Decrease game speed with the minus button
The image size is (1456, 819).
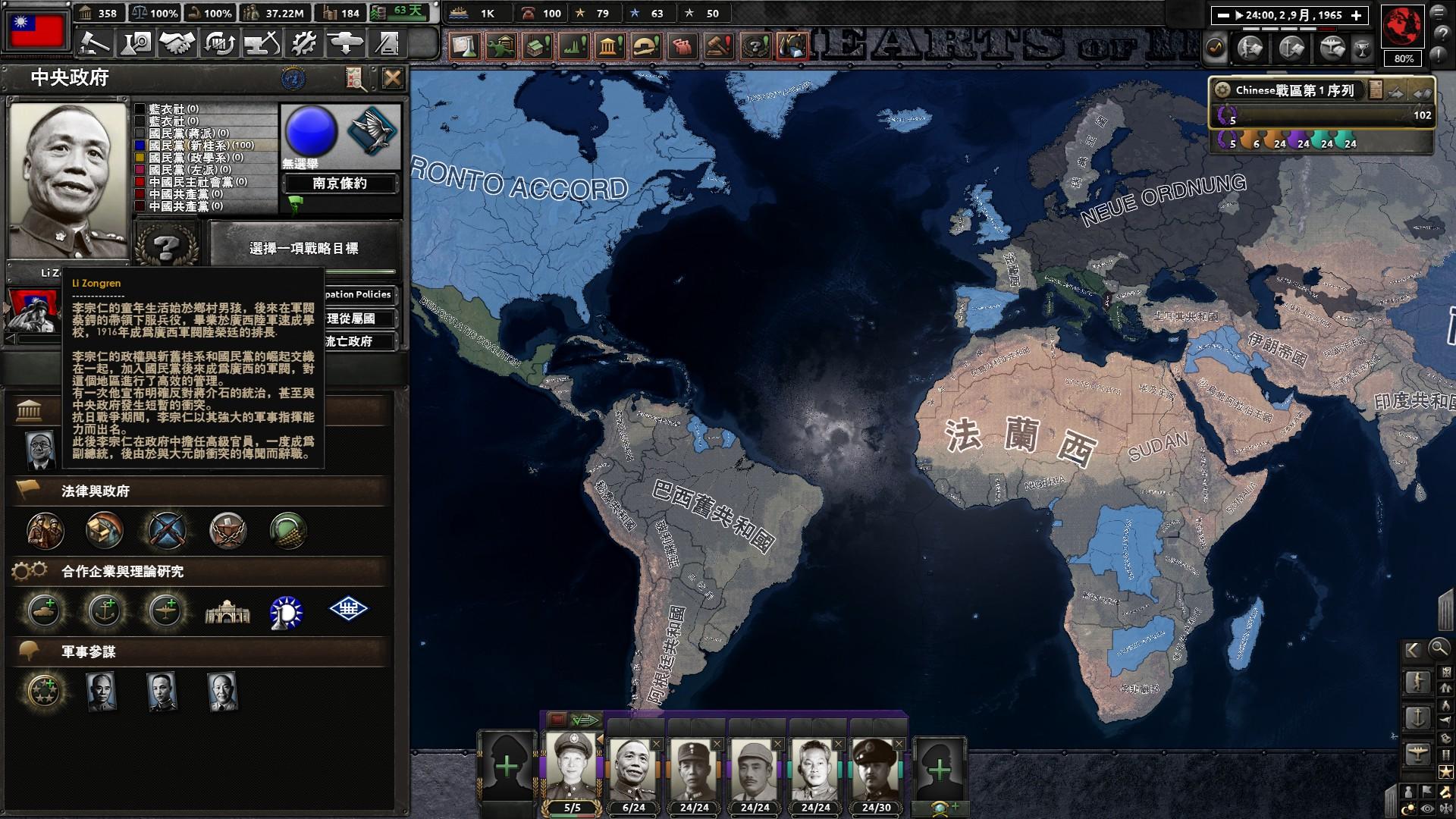pos(1222,15)
